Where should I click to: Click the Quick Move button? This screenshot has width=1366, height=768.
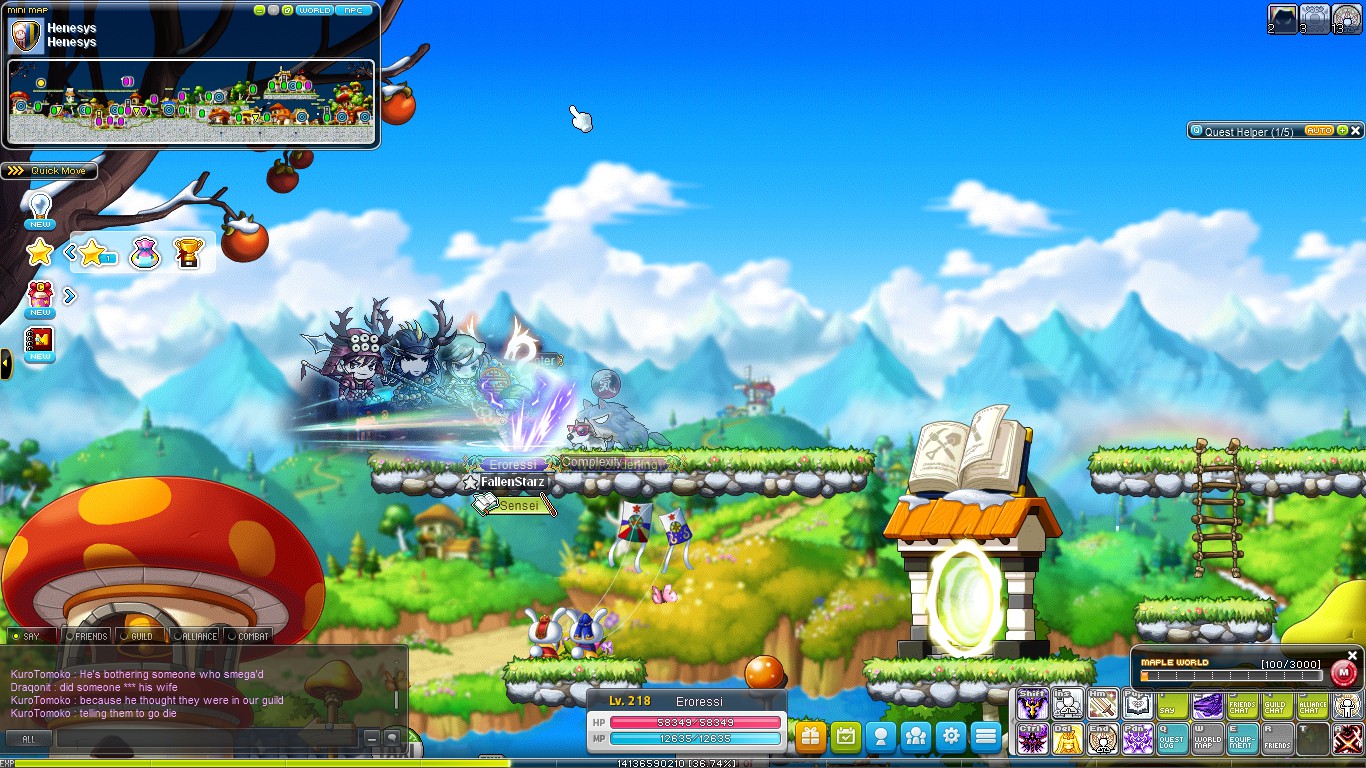[x=50, y=170]
